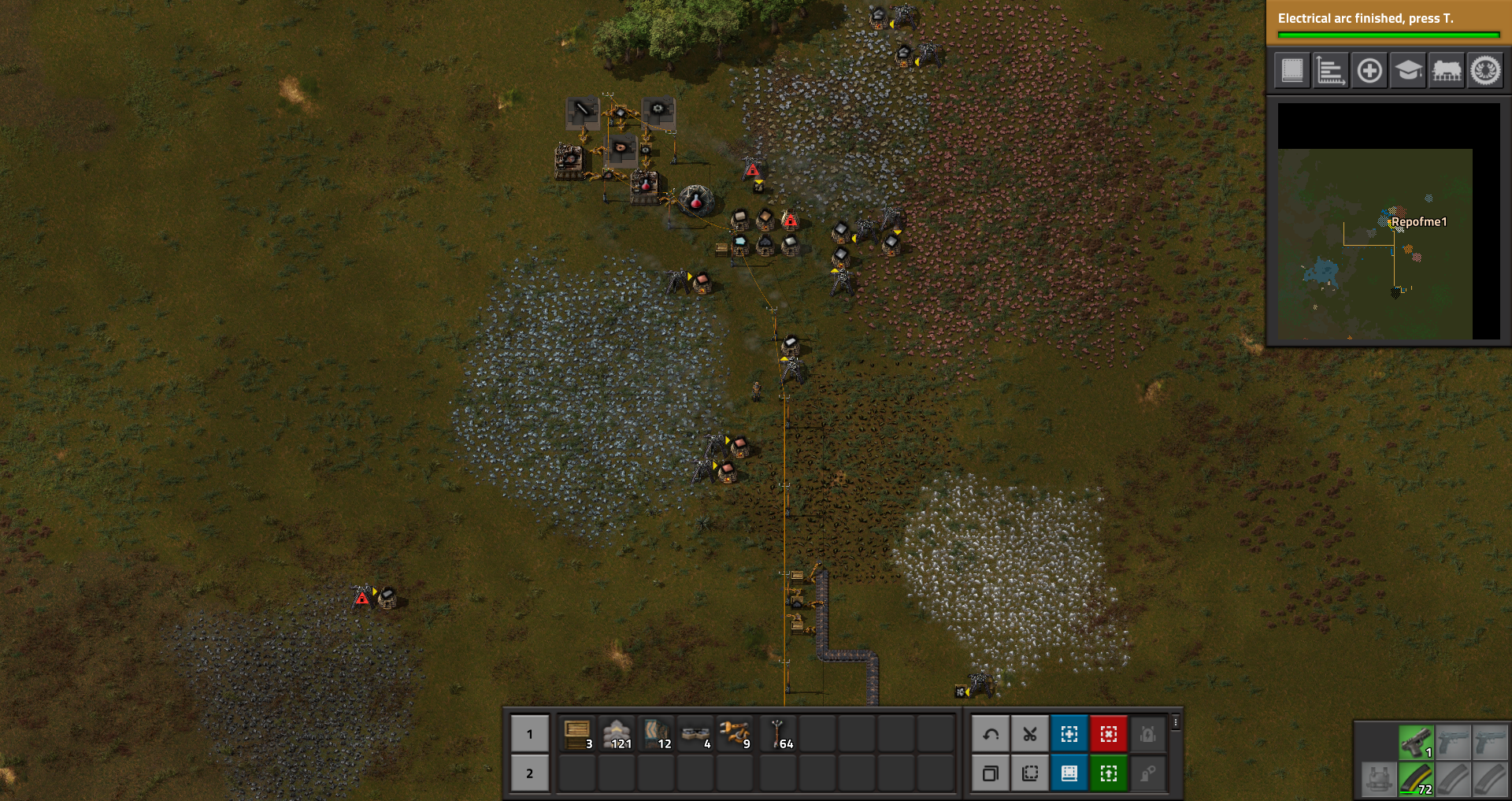Image resolution: width=1512 pixels, height=801 pixels.
Task: Open tutorials with graduation cap icon
Action: click(1408, 71)
